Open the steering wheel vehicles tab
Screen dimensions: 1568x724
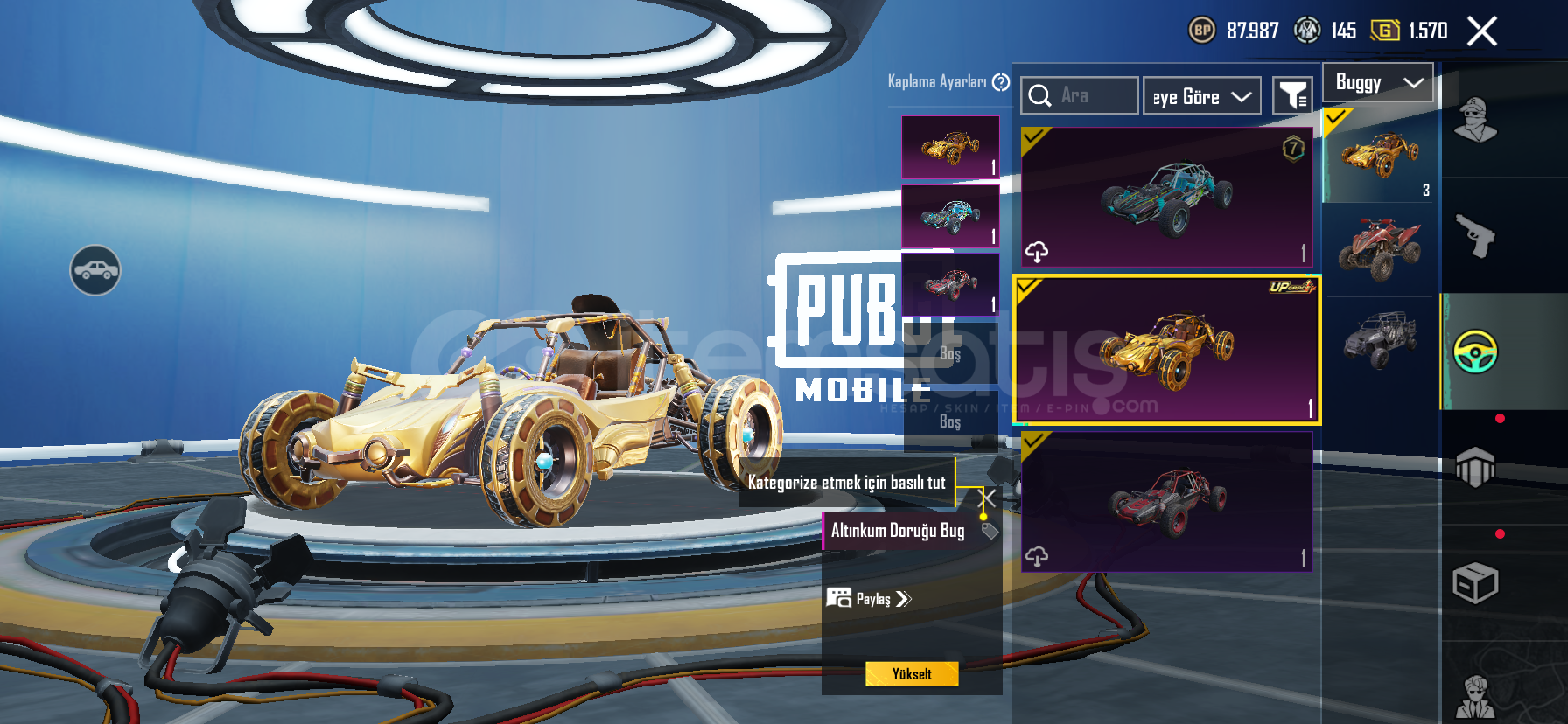(1475, 352)
